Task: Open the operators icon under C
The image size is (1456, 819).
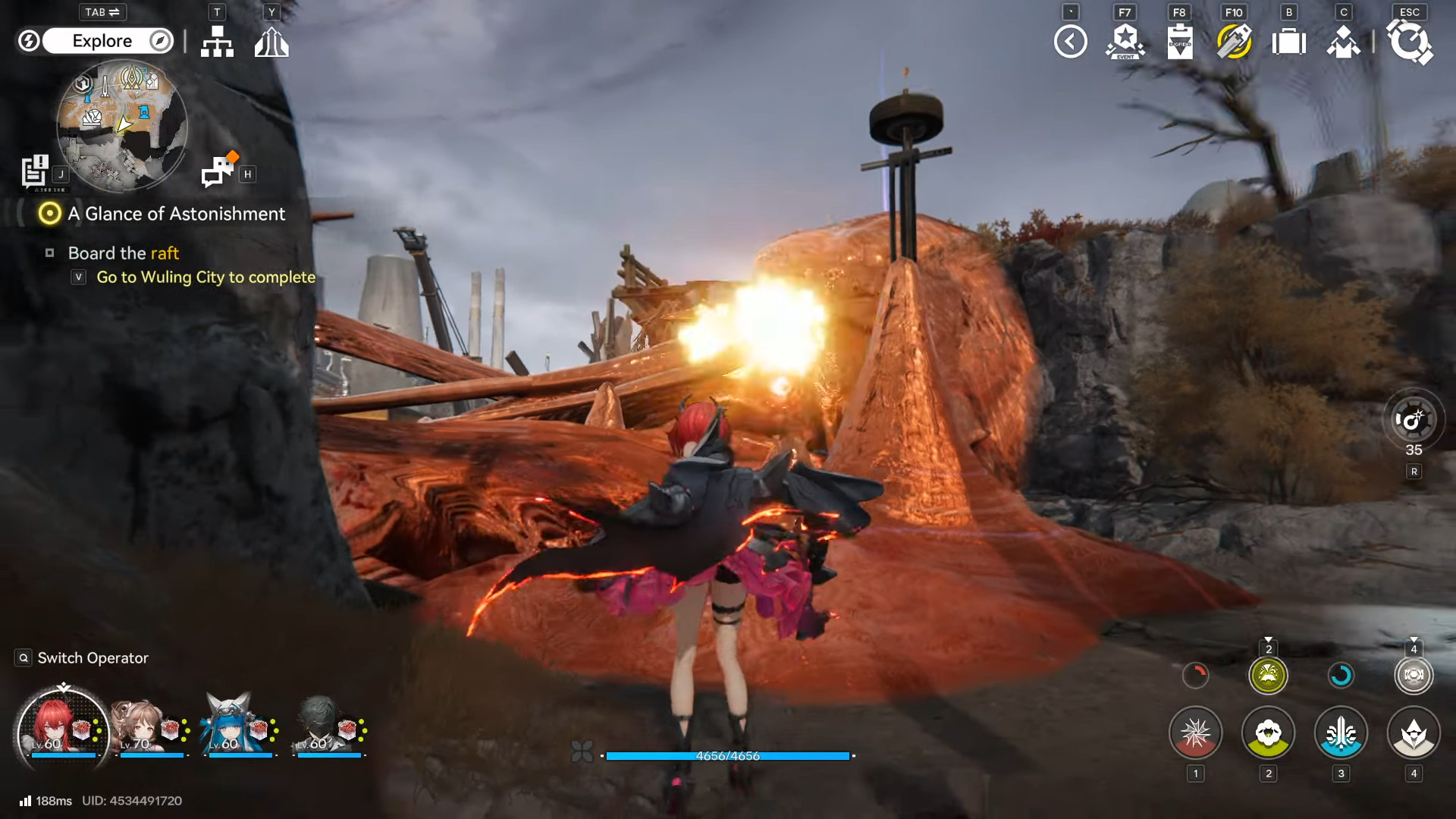Action: click(1343, 42)
